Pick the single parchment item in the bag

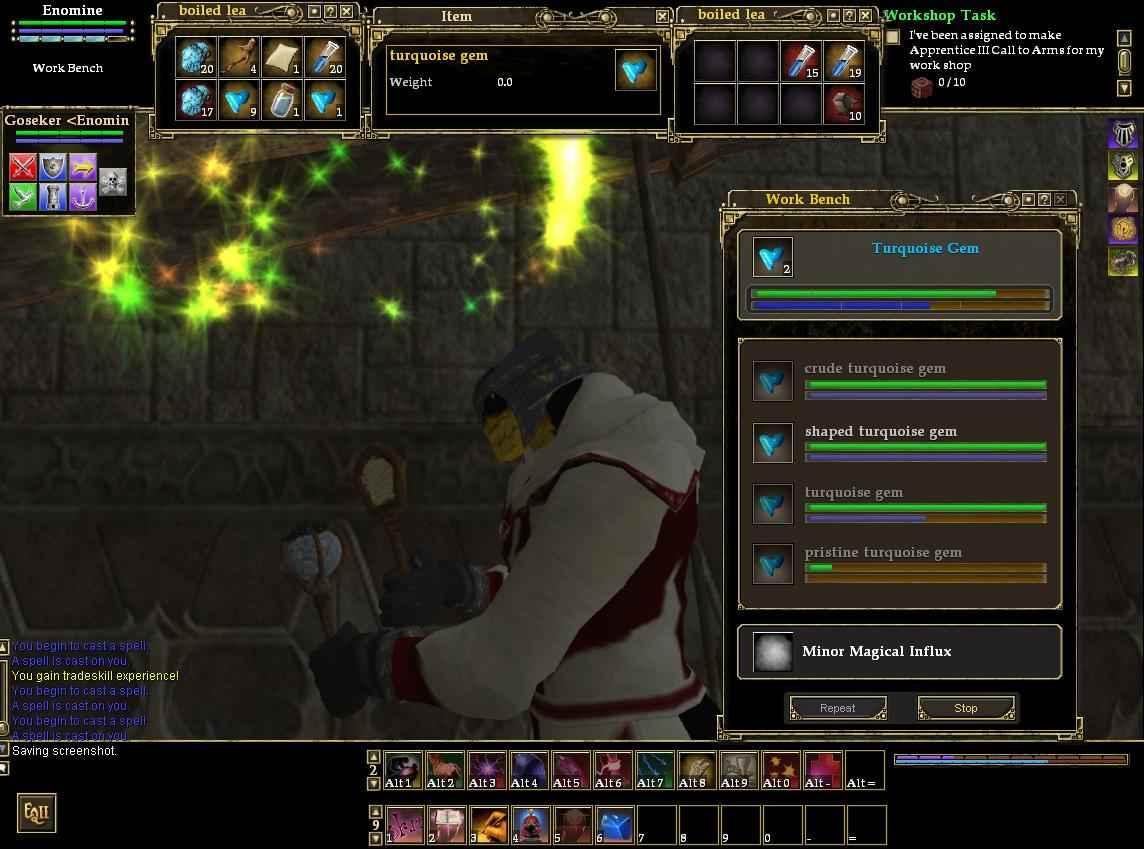281,57
